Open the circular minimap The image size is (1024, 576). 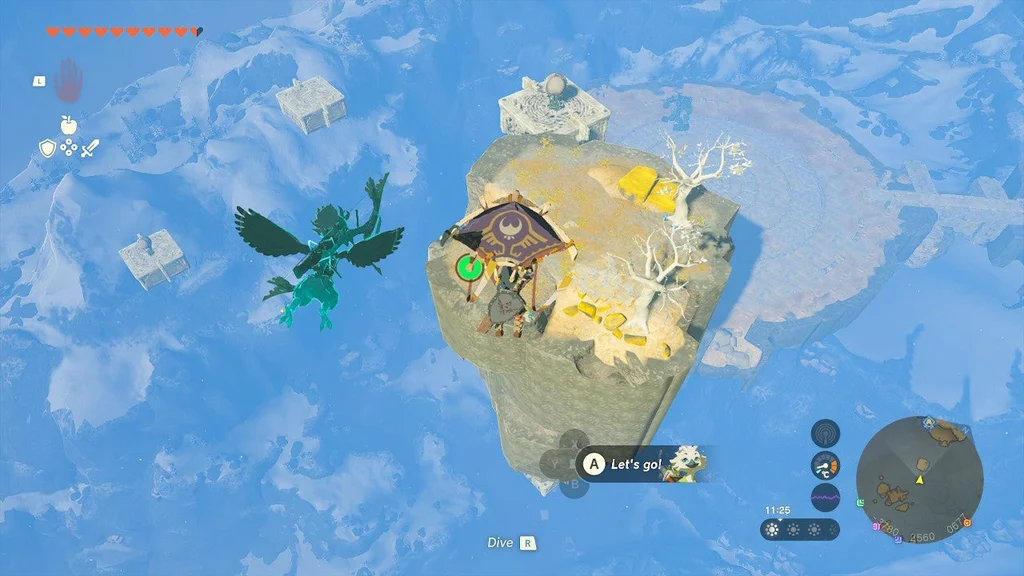click(x=919, y=480)
